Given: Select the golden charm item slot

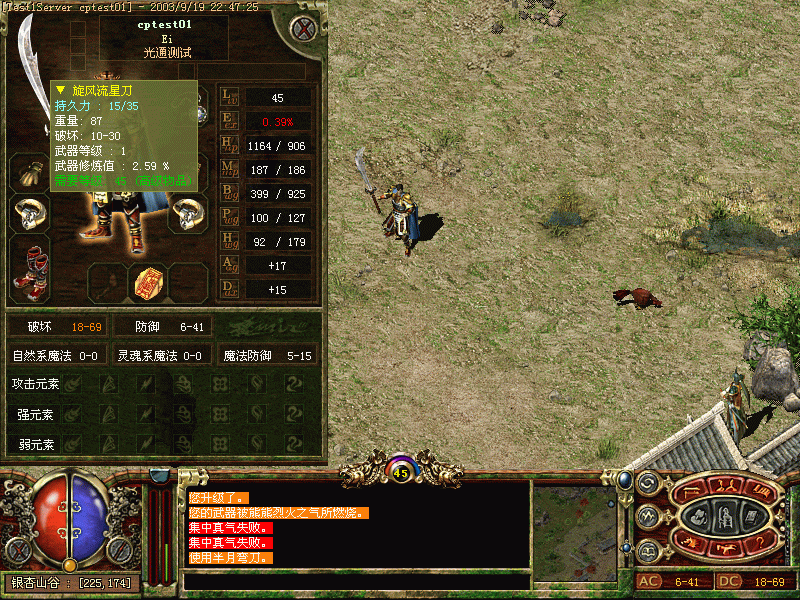Looking at the screenshot, I should pos(150,283).
